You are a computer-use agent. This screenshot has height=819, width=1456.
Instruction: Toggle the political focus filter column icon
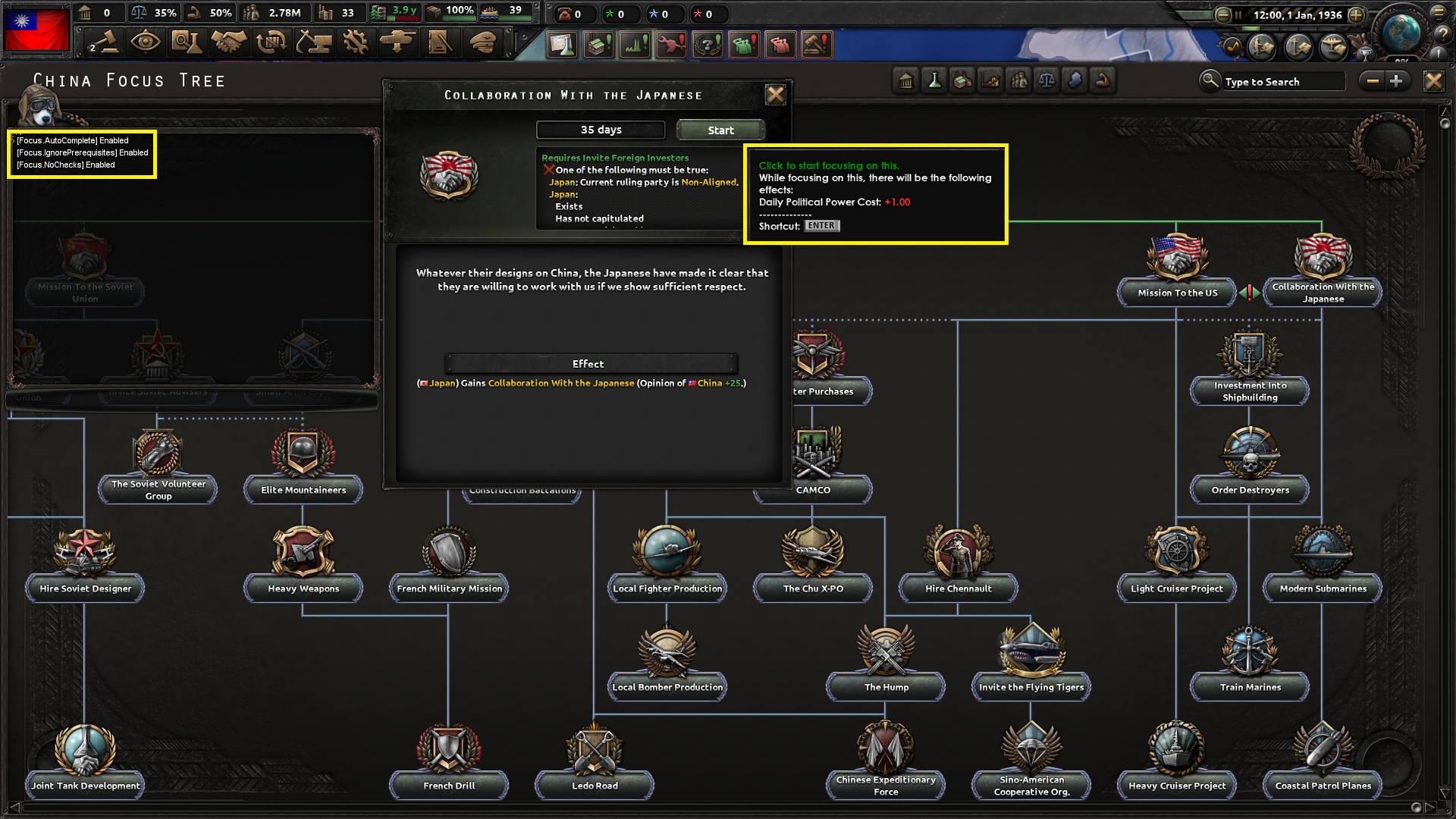click(905, 80)
